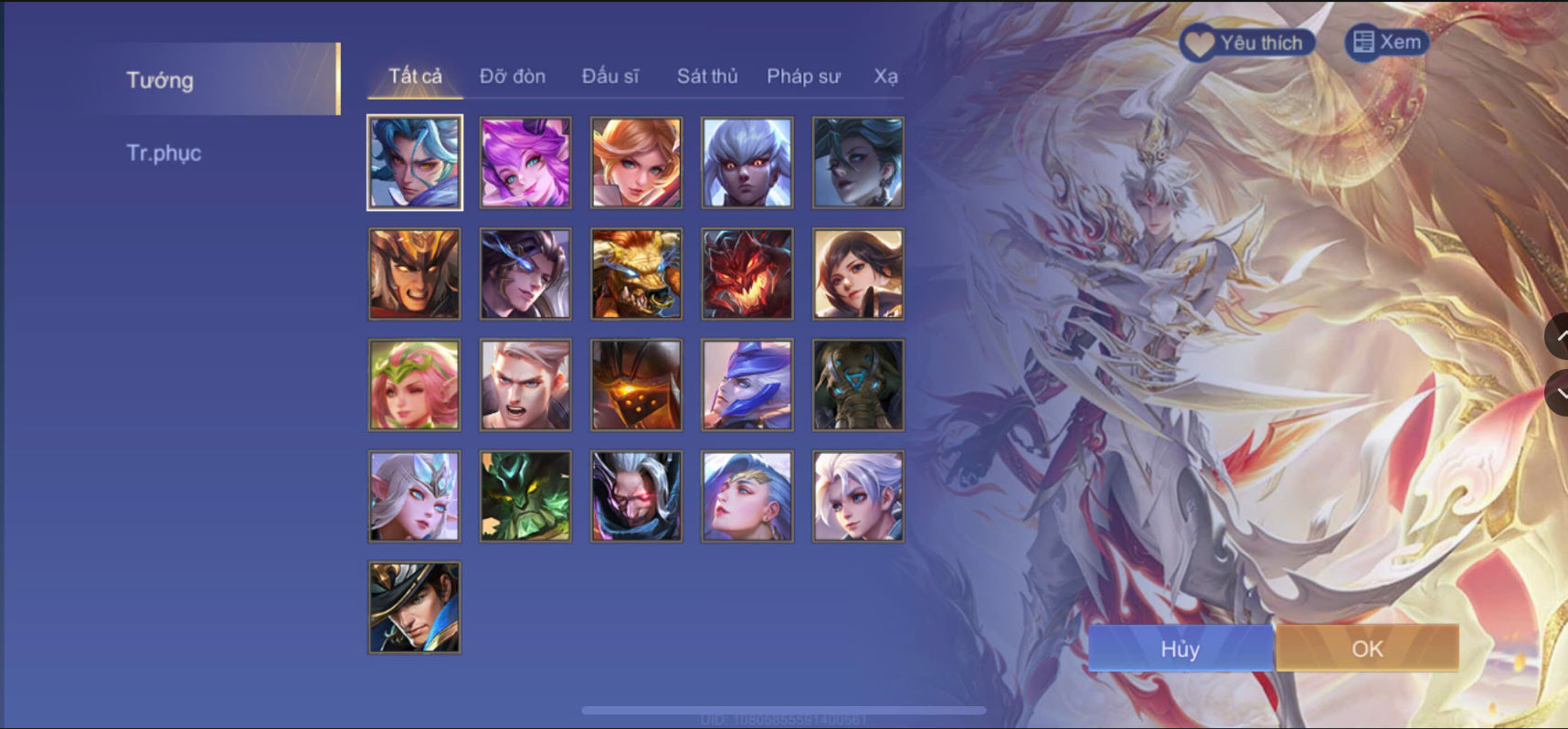Select the Sát thủ category

[x=707, y=77]
